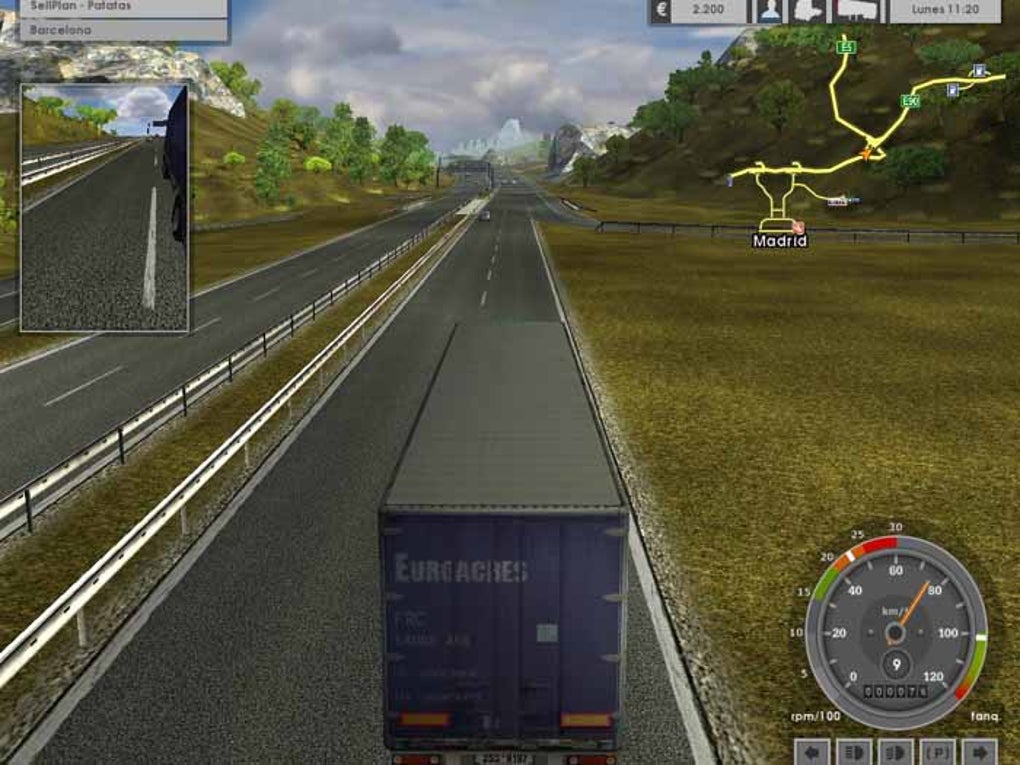Select the truck cab icon
1020x765 pixels.
(x=807, y=11)
